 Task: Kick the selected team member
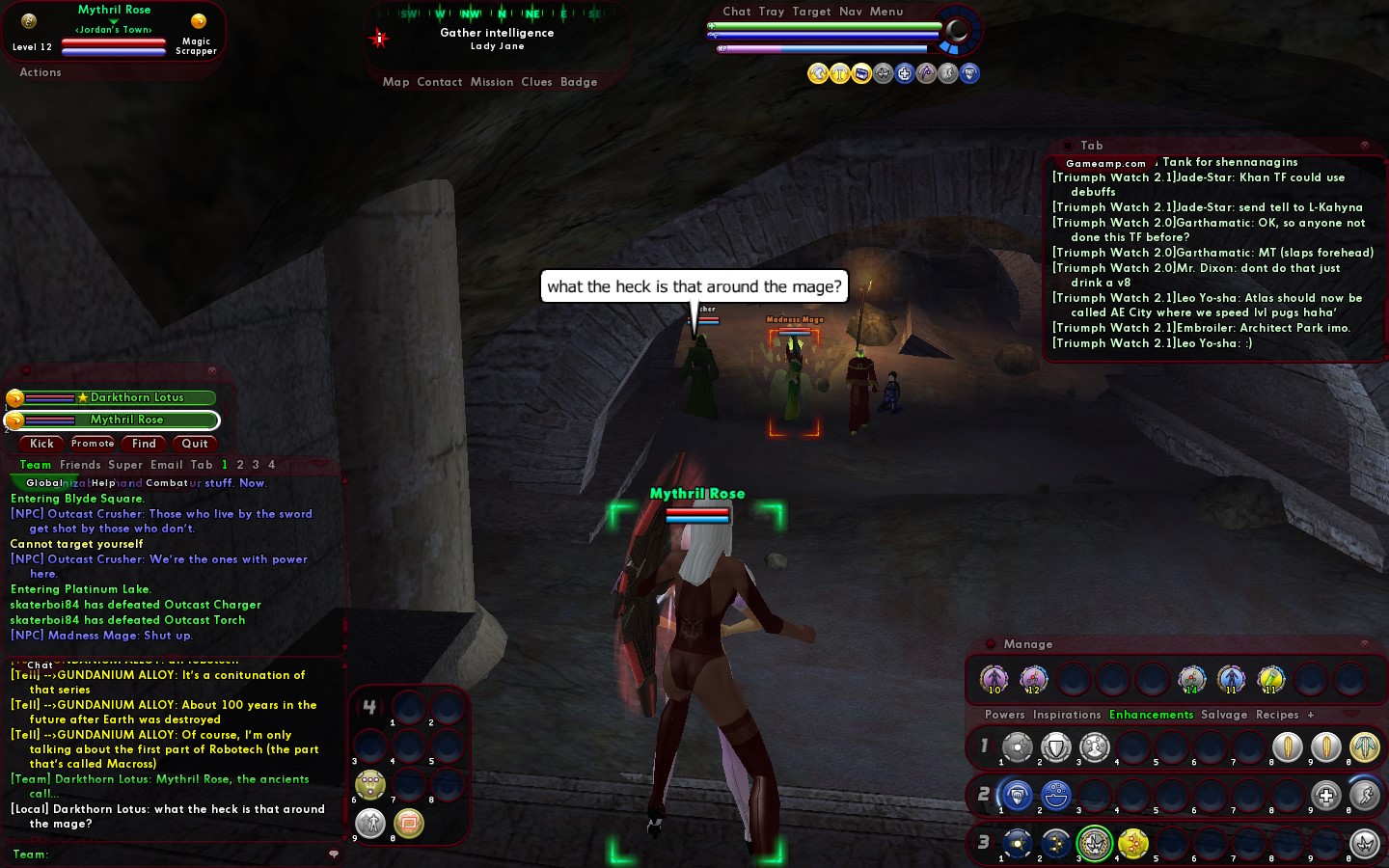point(41,444)
